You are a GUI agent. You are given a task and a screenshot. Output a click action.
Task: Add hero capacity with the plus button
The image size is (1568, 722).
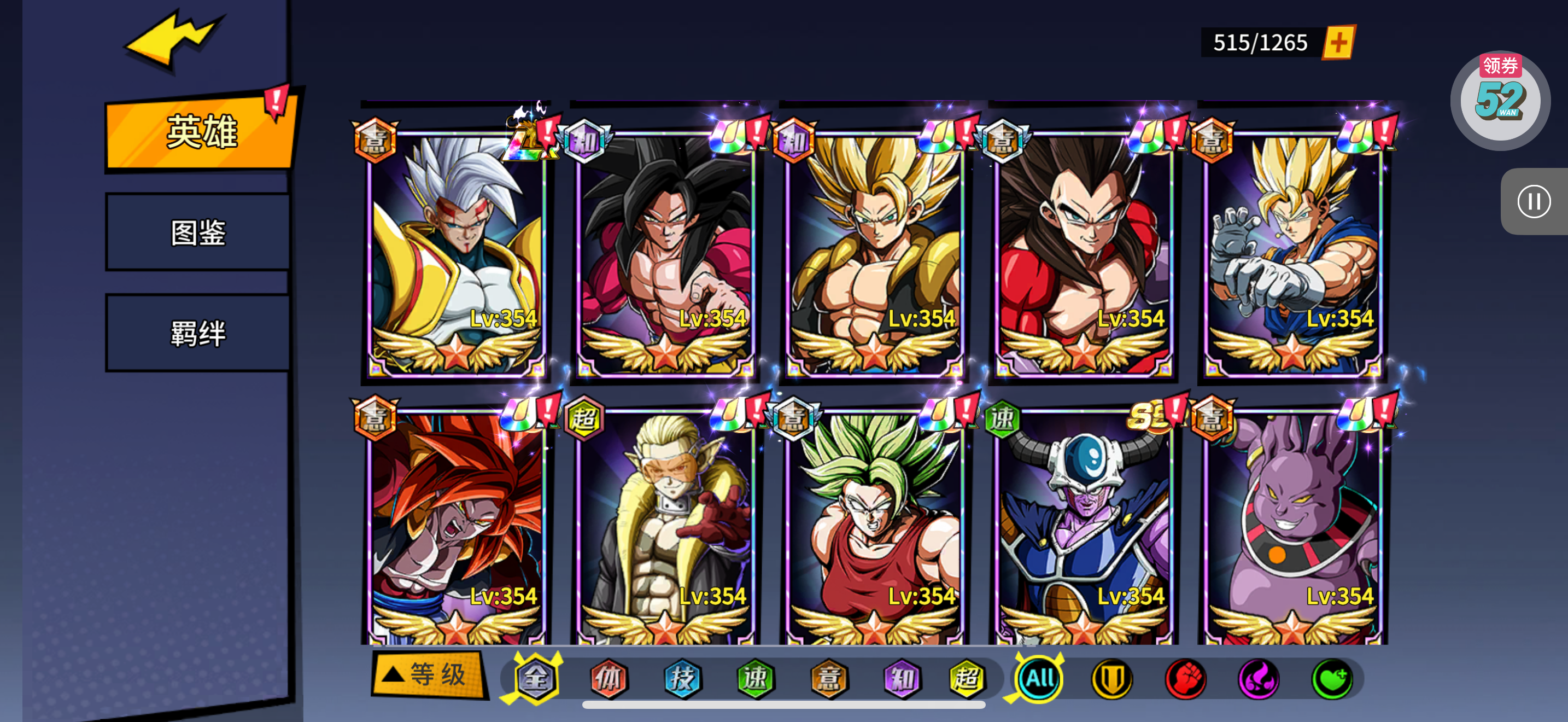coord(1338,43)
